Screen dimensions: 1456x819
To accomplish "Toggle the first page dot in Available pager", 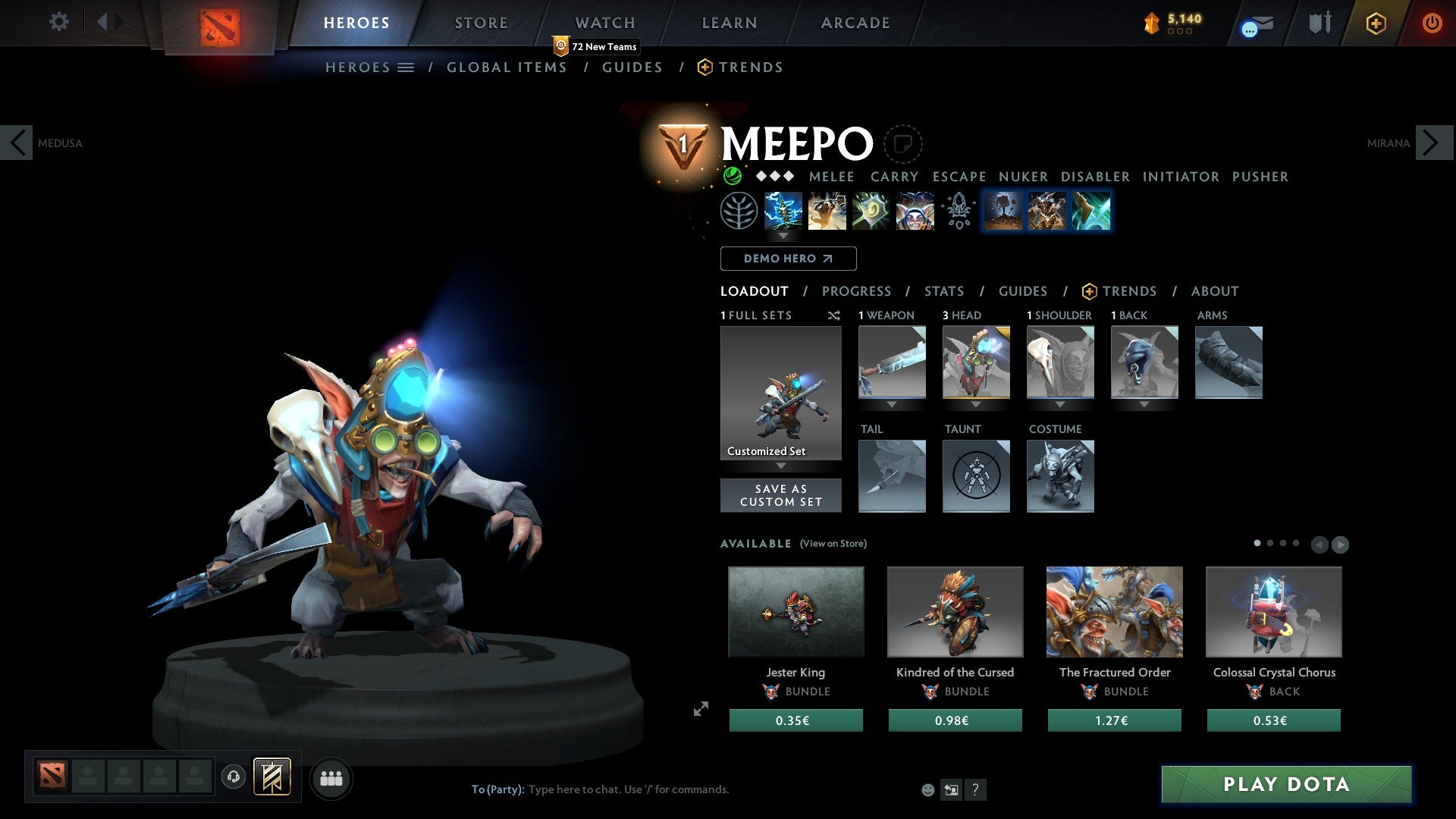I will pos(1256,543).
